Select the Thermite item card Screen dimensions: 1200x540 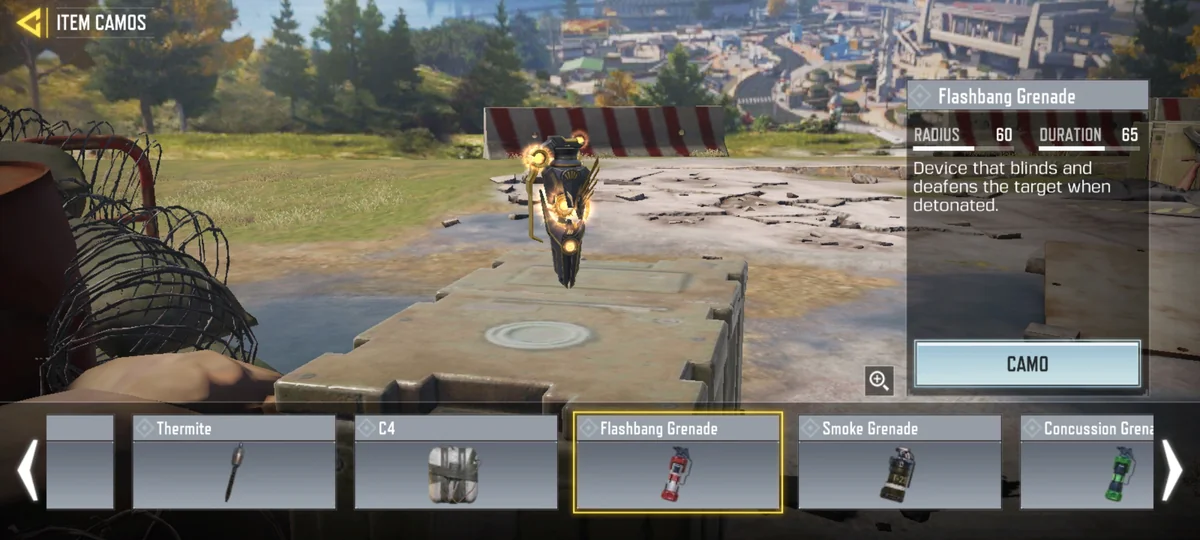pos(234,463)
